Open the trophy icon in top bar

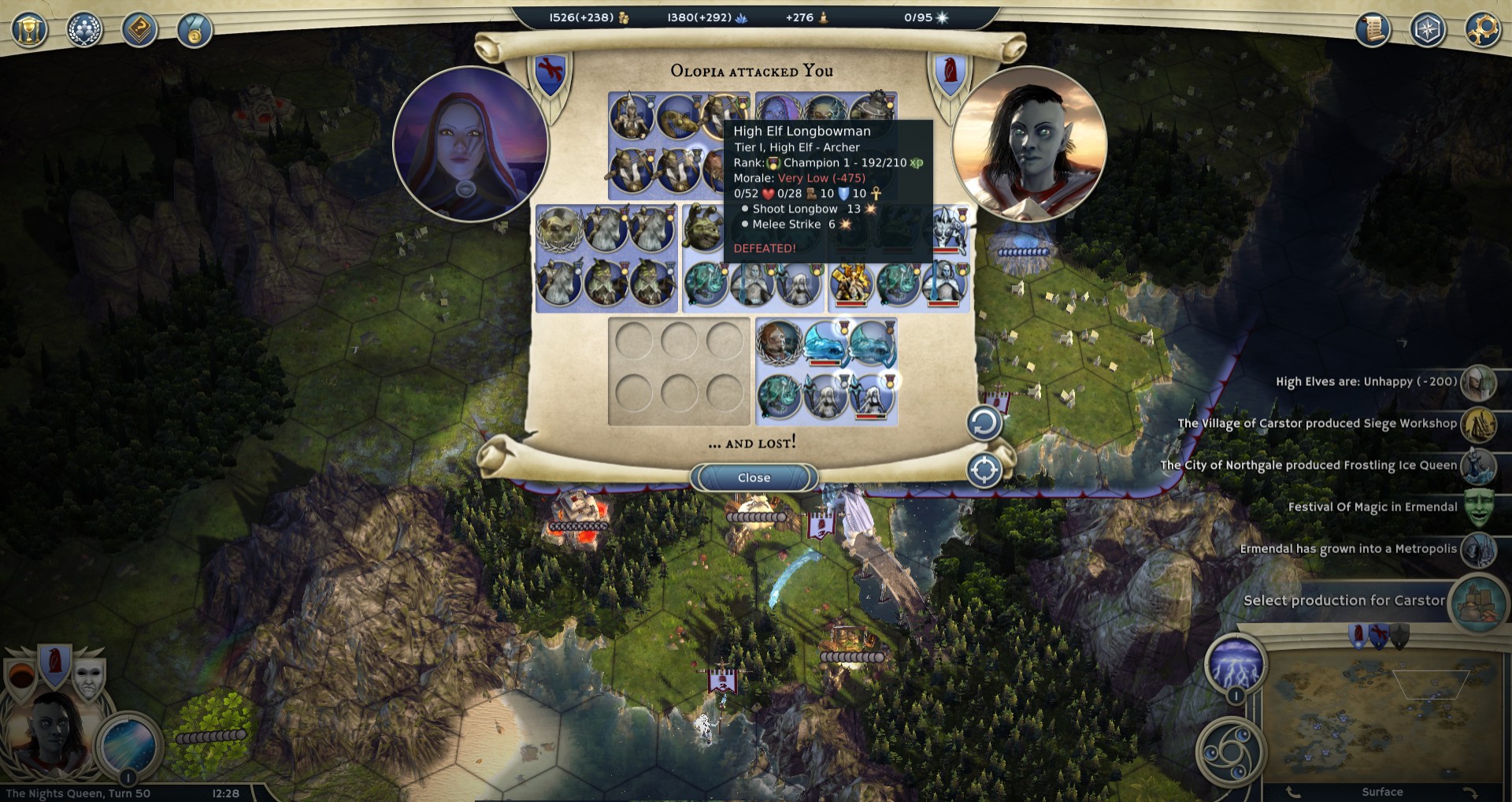tap(29, 30)
